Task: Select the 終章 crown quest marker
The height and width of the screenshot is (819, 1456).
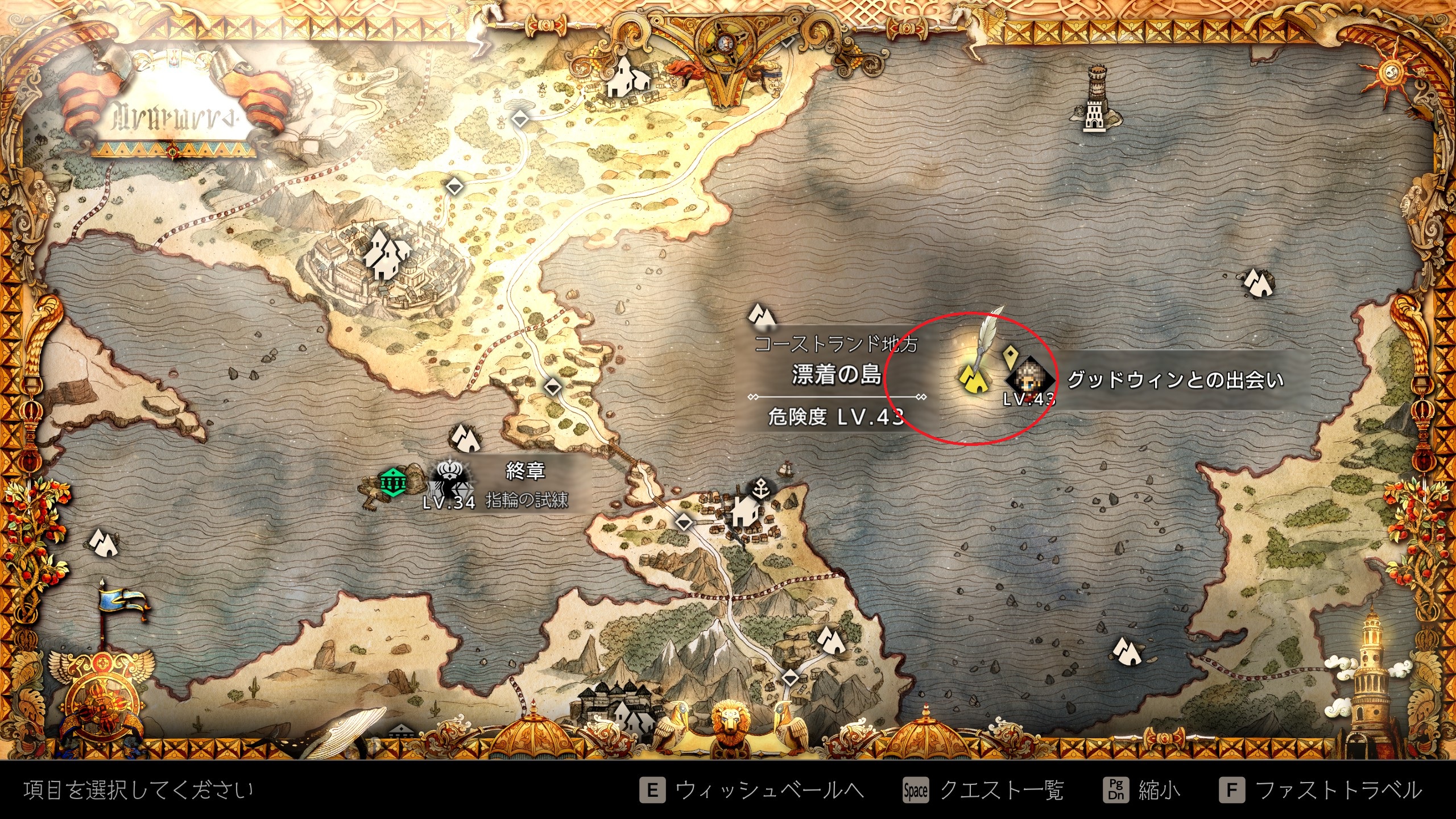Action: click(449, 477)
